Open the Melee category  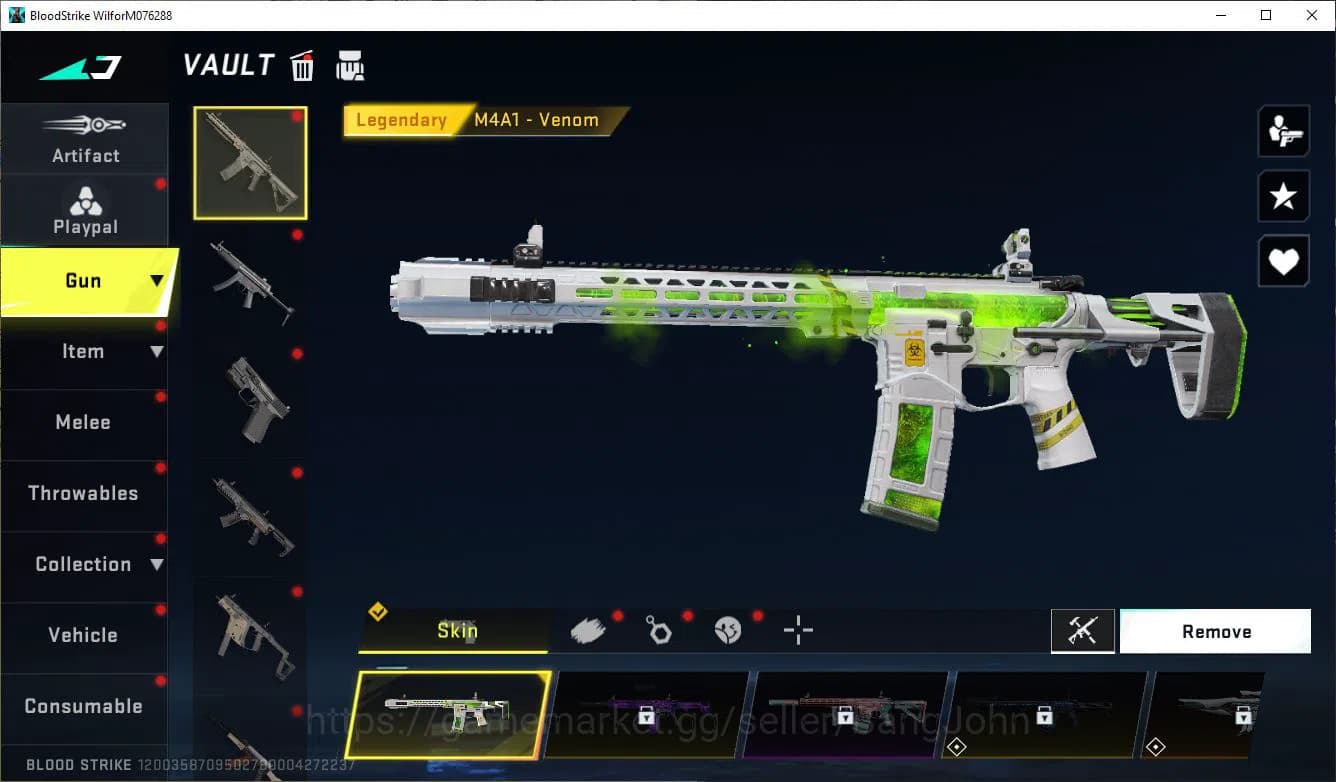tap(85, 422)
